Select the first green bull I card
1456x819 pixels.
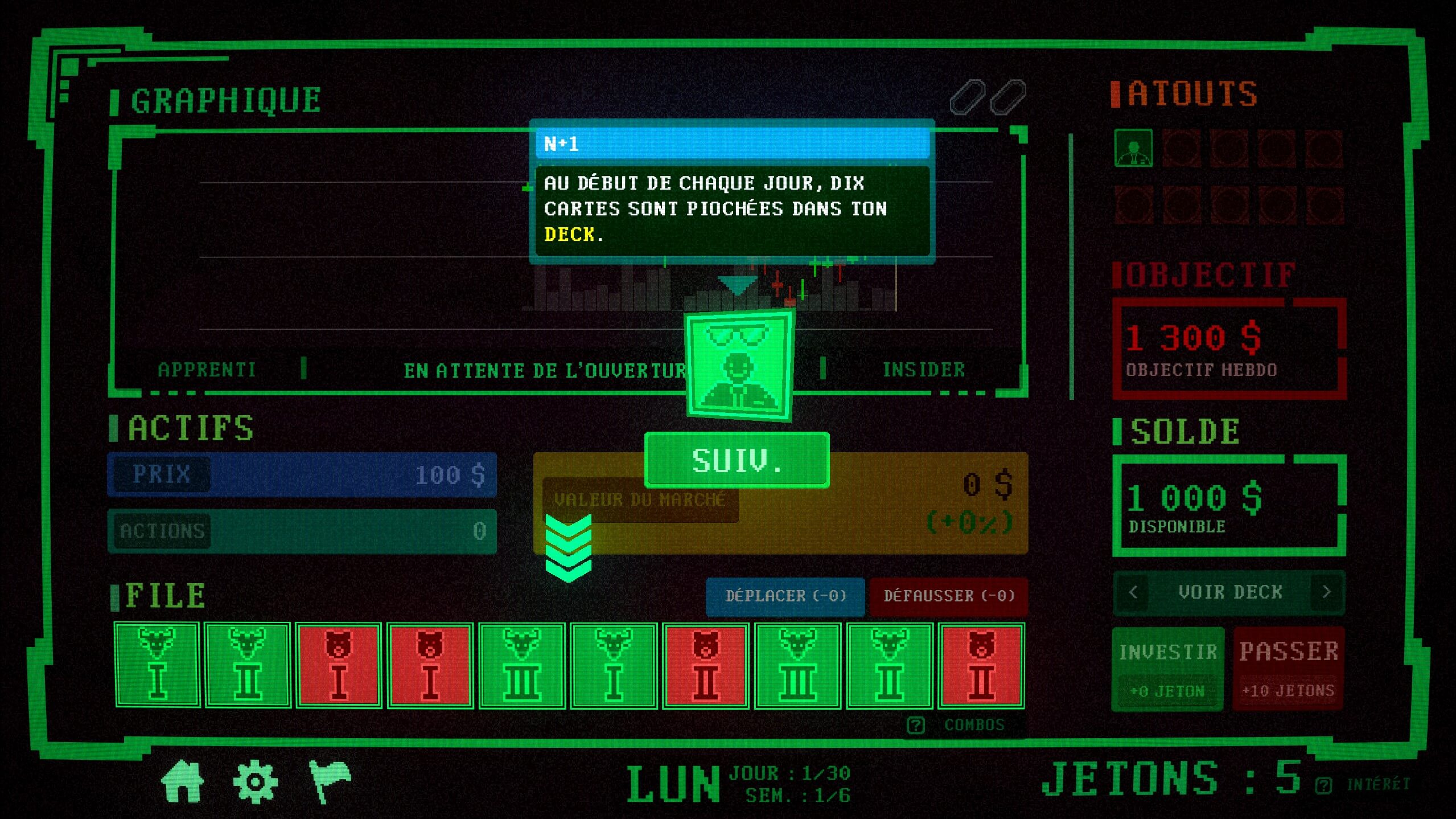(x=157, y=665)
